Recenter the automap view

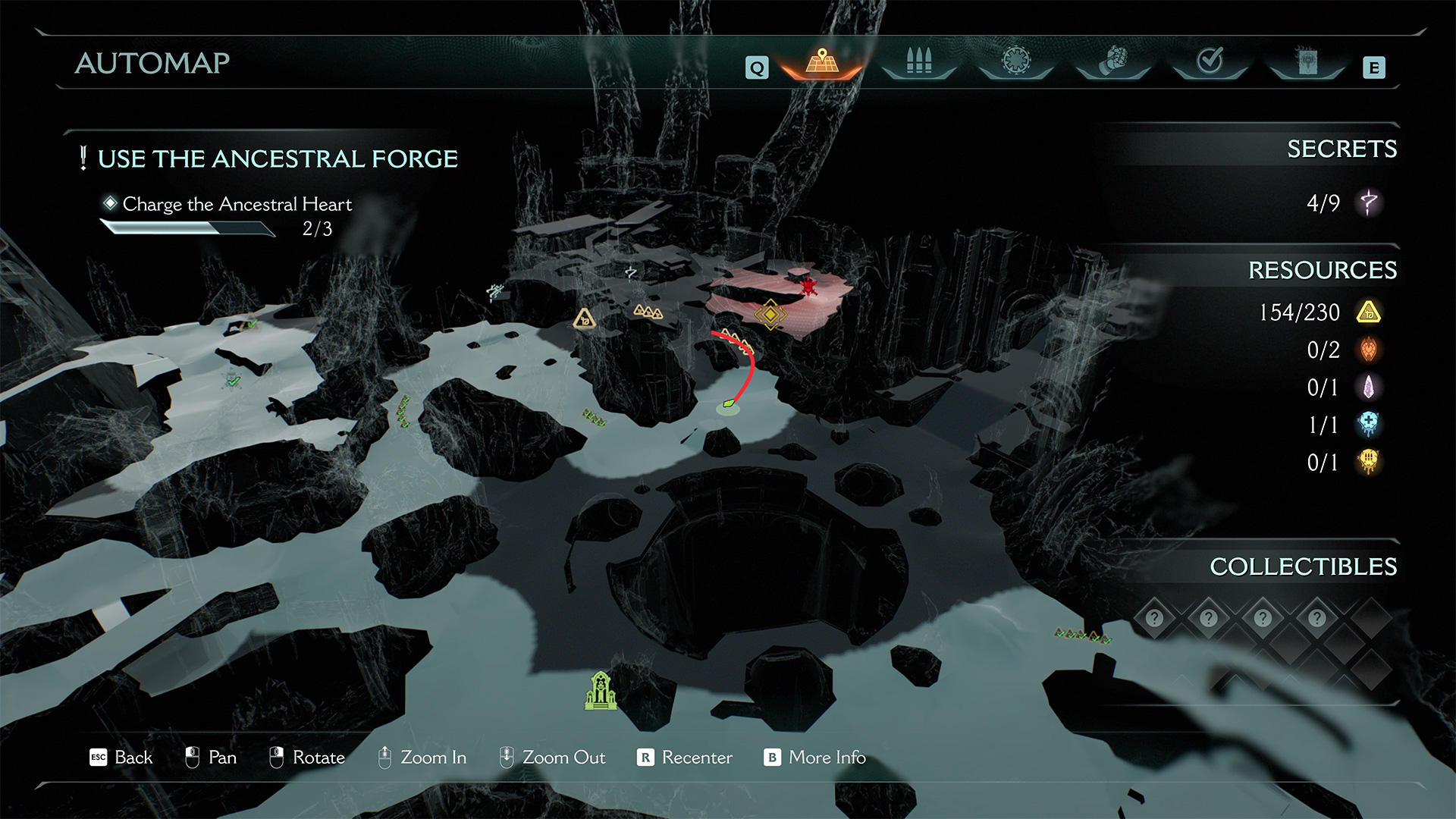click(686, 758)
